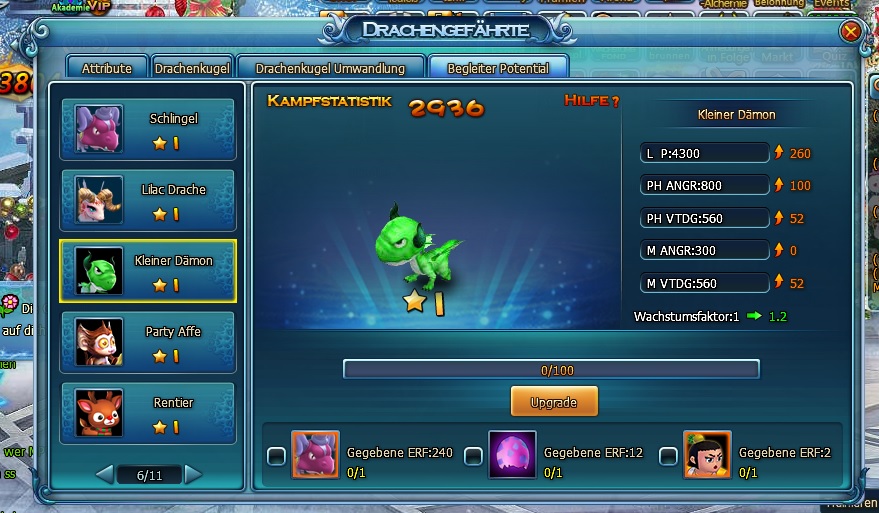Open the Hilfe help link

(x=591, y=101)
